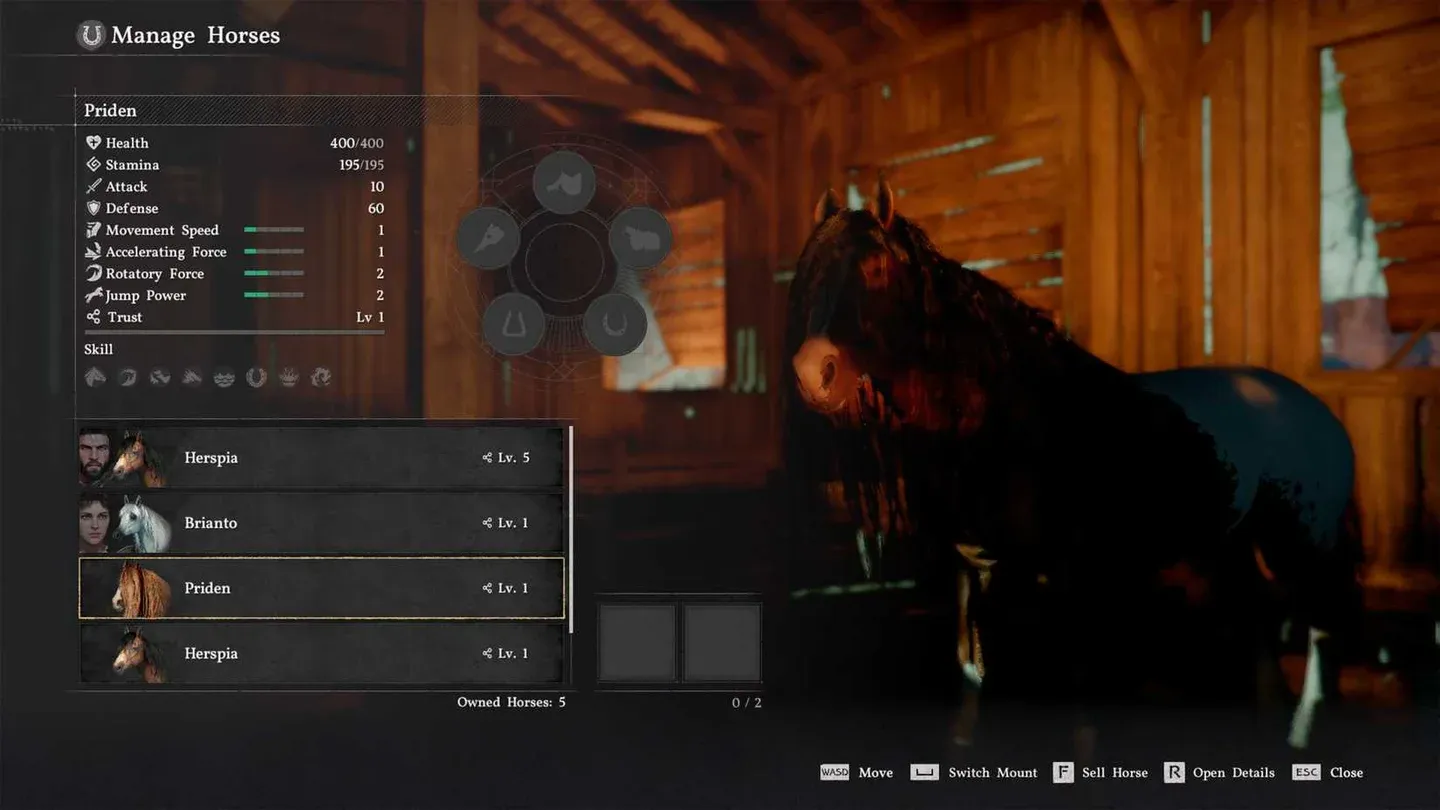Screen dimensions: 1440x810
Task: Choose the stirrups equipment slot
Action: point(514,324)
